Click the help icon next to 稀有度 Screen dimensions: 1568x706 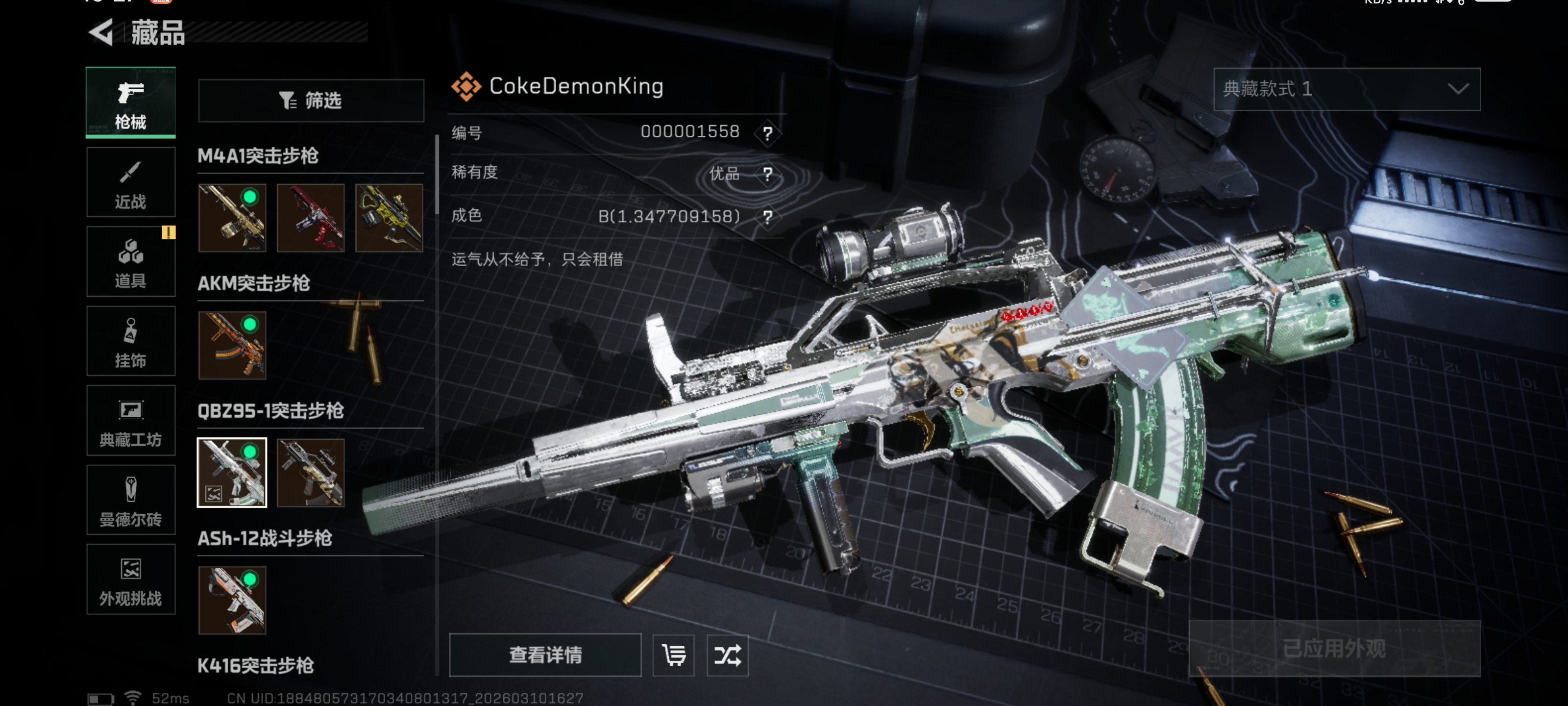767,175
